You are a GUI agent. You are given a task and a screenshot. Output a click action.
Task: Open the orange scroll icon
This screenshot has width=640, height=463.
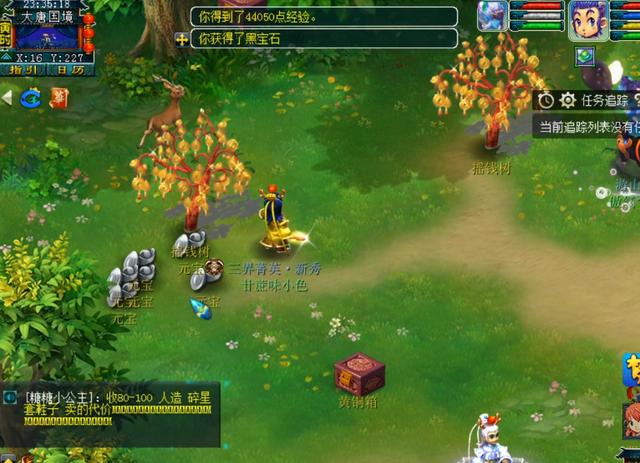[60, 97]
